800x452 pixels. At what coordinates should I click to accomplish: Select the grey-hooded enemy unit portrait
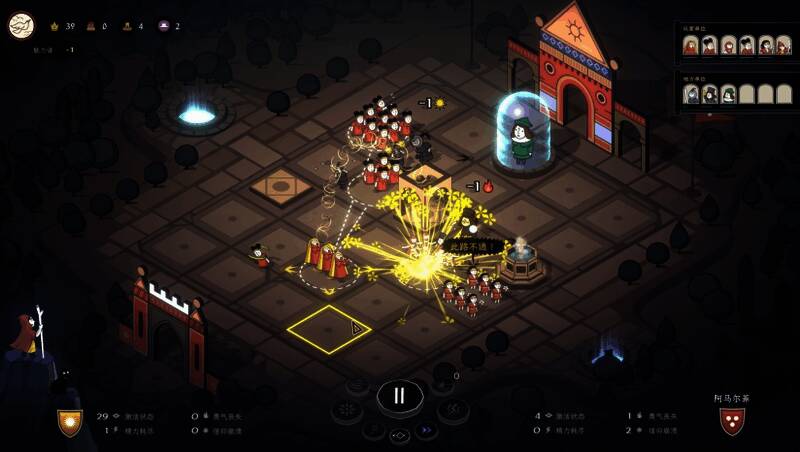(x=691, y=95)
